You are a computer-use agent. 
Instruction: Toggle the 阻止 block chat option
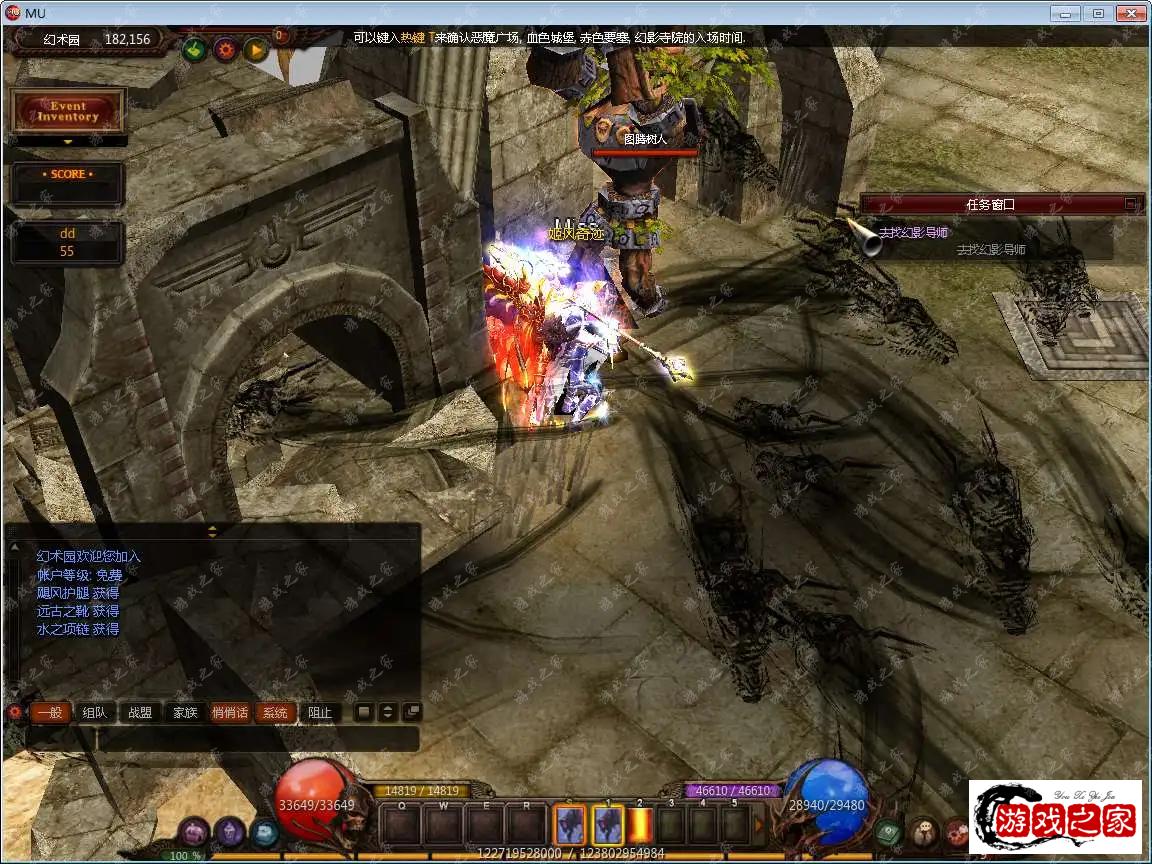pyautogui.click(x=320, y=713)
